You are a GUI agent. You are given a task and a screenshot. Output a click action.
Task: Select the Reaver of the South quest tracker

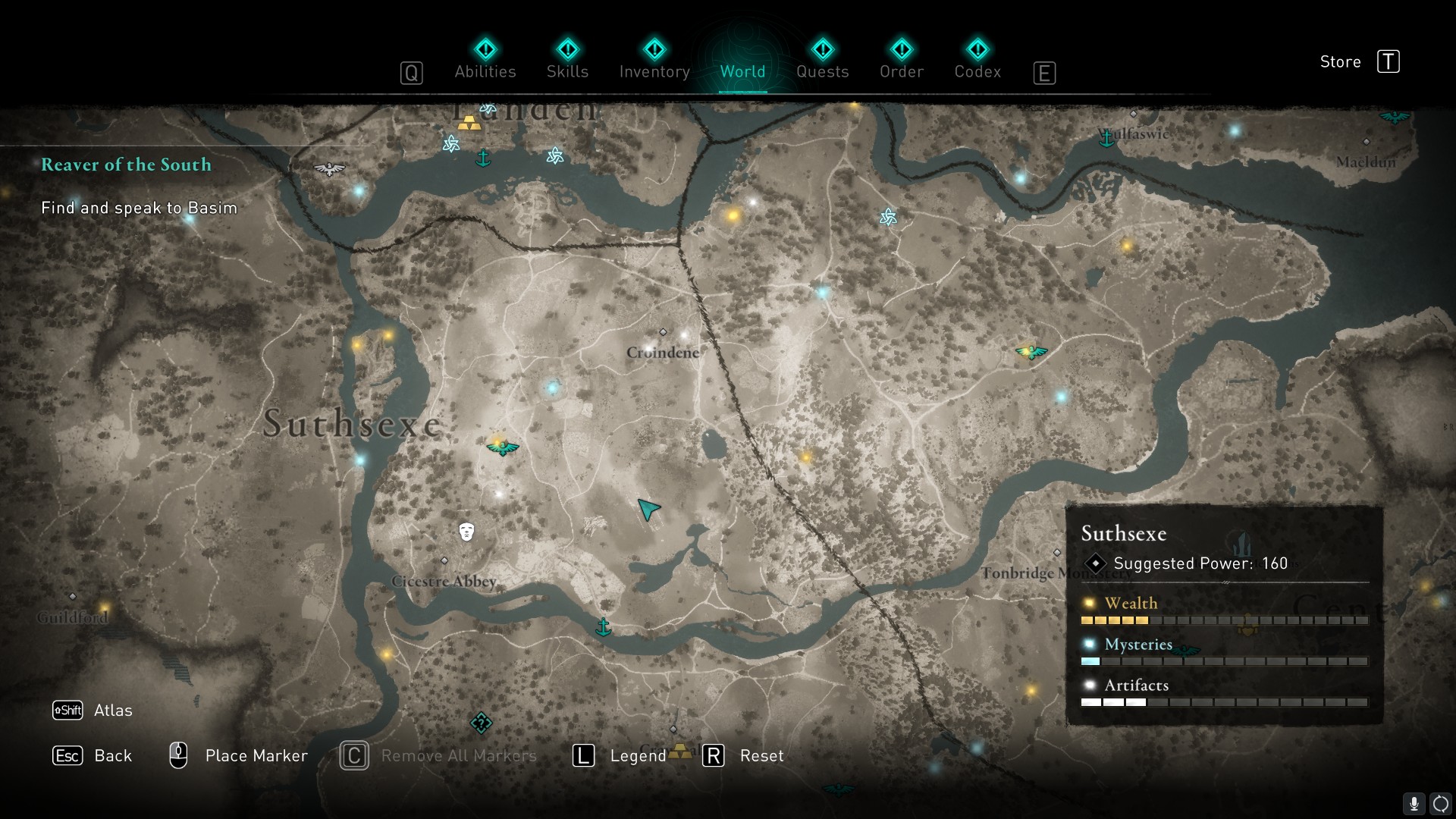tap(126, 165)
